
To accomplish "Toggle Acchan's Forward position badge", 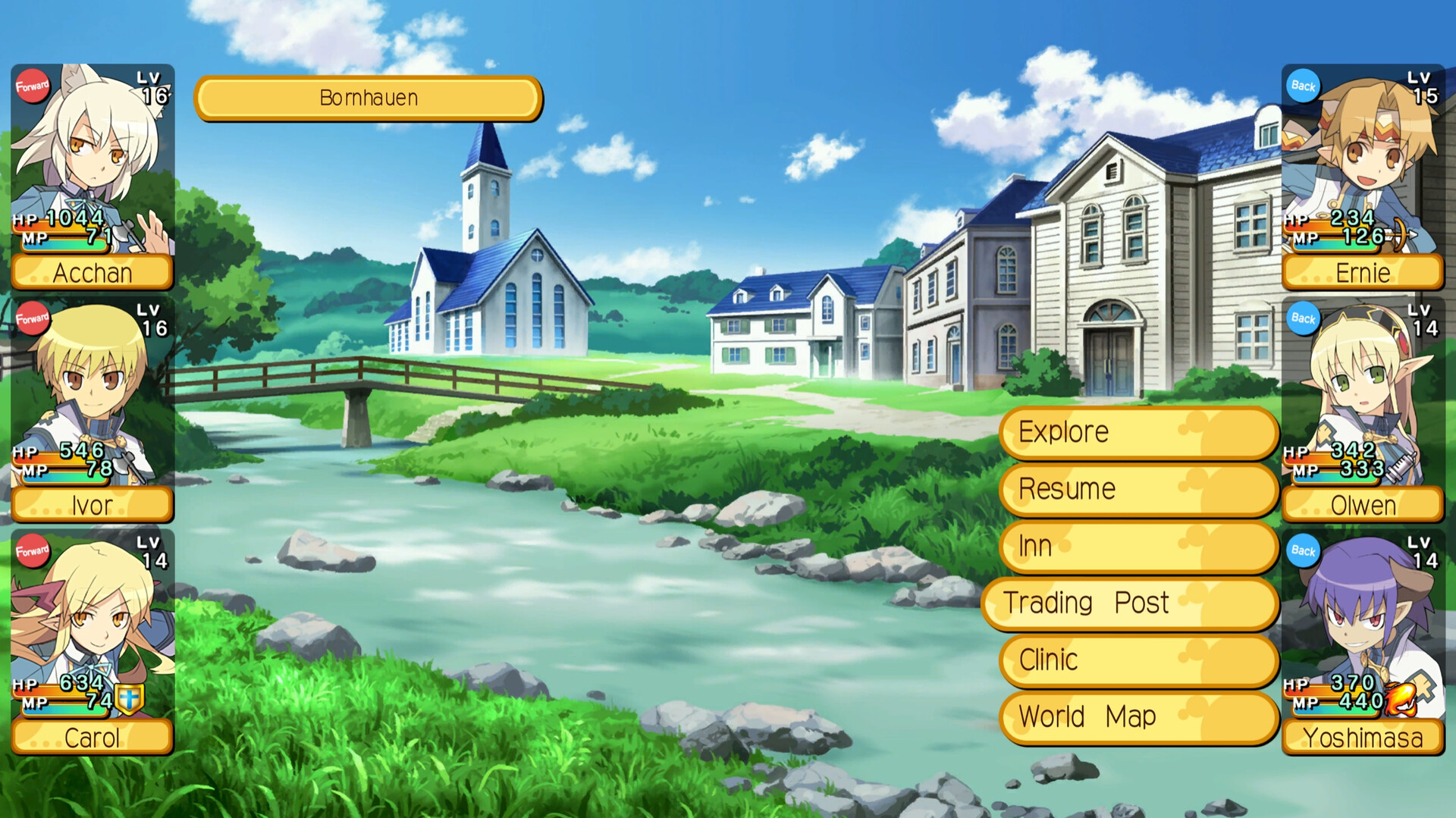I will [x=32, y=86].
